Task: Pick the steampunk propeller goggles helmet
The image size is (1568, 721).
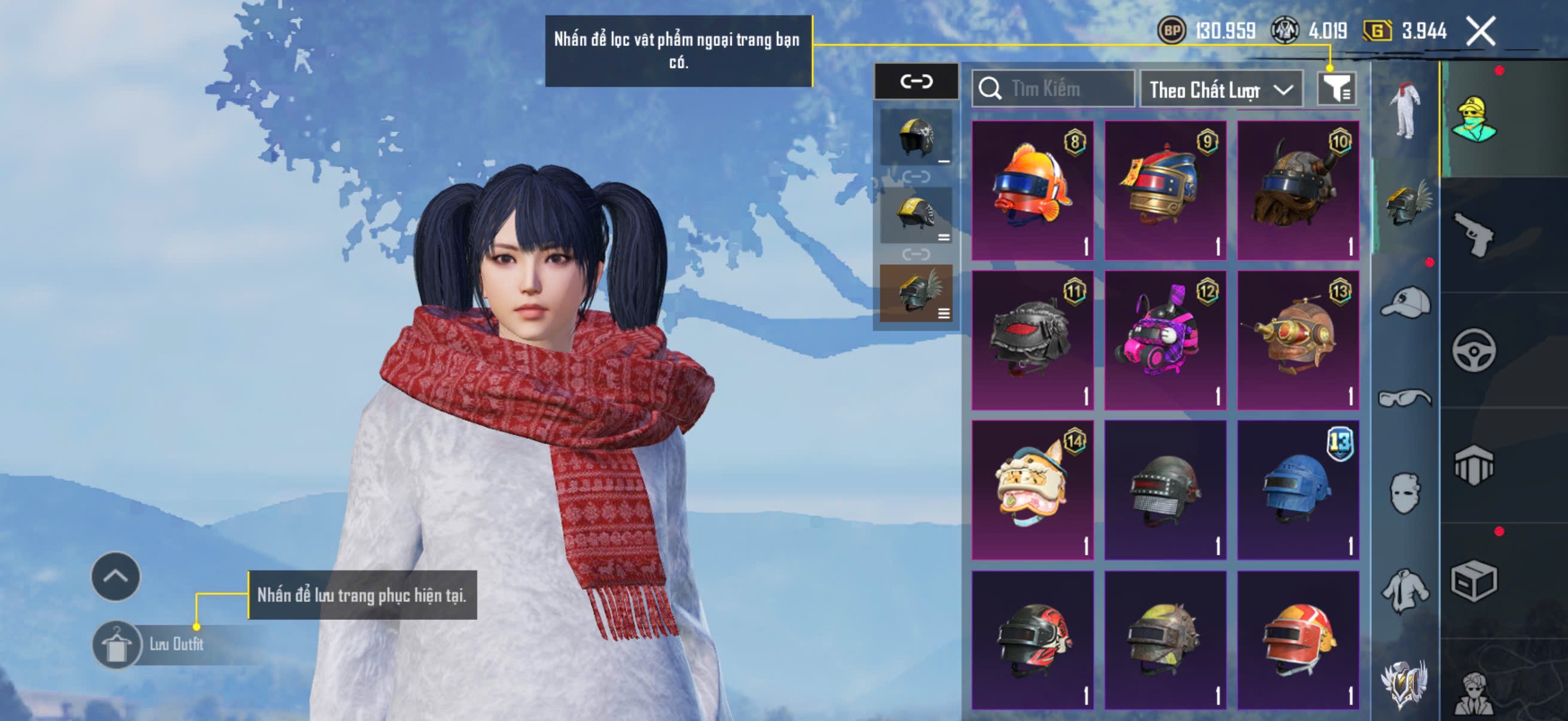Action: tap(1298, 340)
